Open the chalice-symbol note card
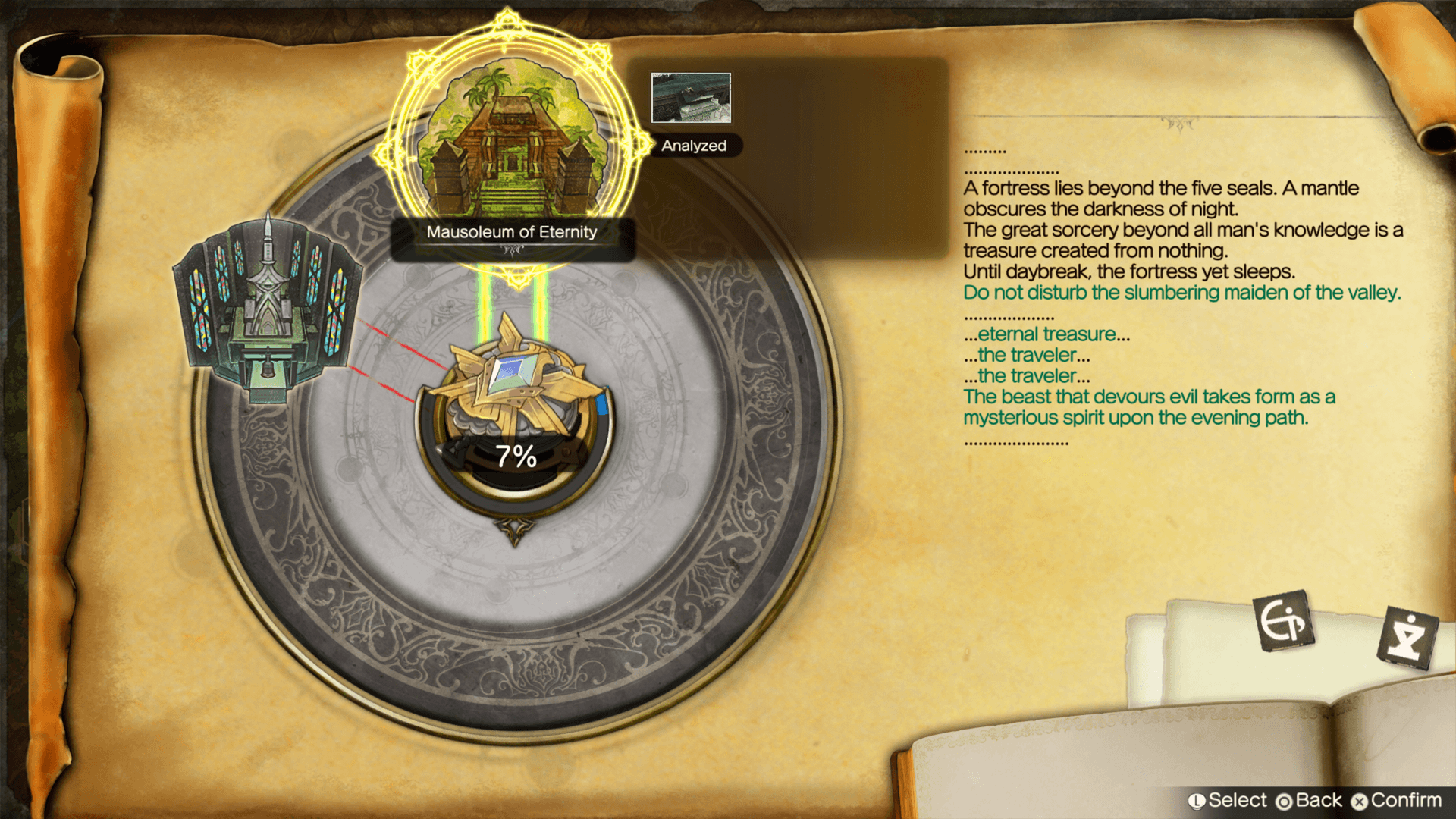 point(1407,637)
